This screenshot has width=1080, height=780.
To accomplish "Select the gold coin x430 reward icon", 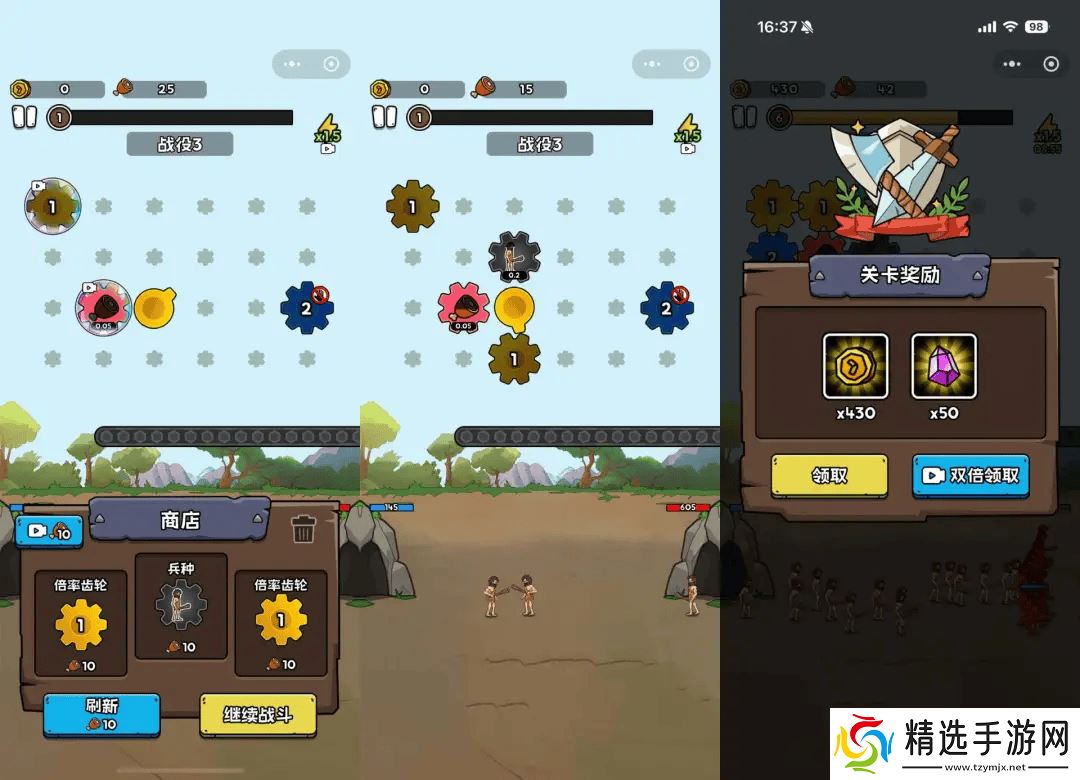I will click(x=855, y=366).
